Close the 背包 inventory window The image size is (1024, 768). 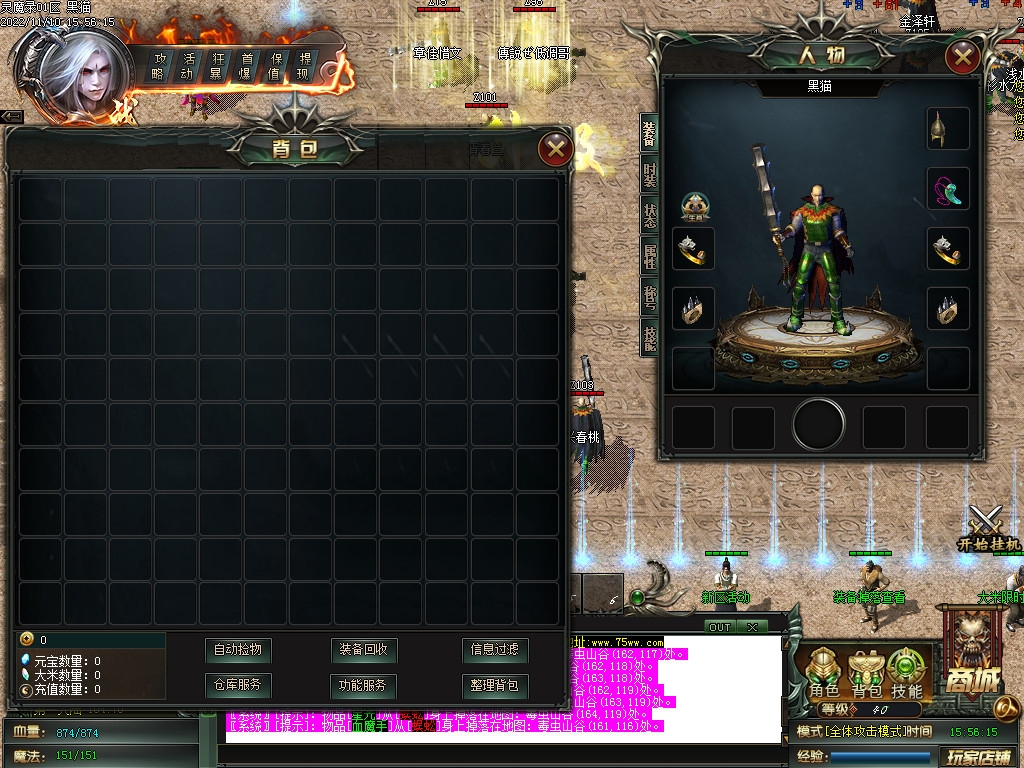pos(555,150)
